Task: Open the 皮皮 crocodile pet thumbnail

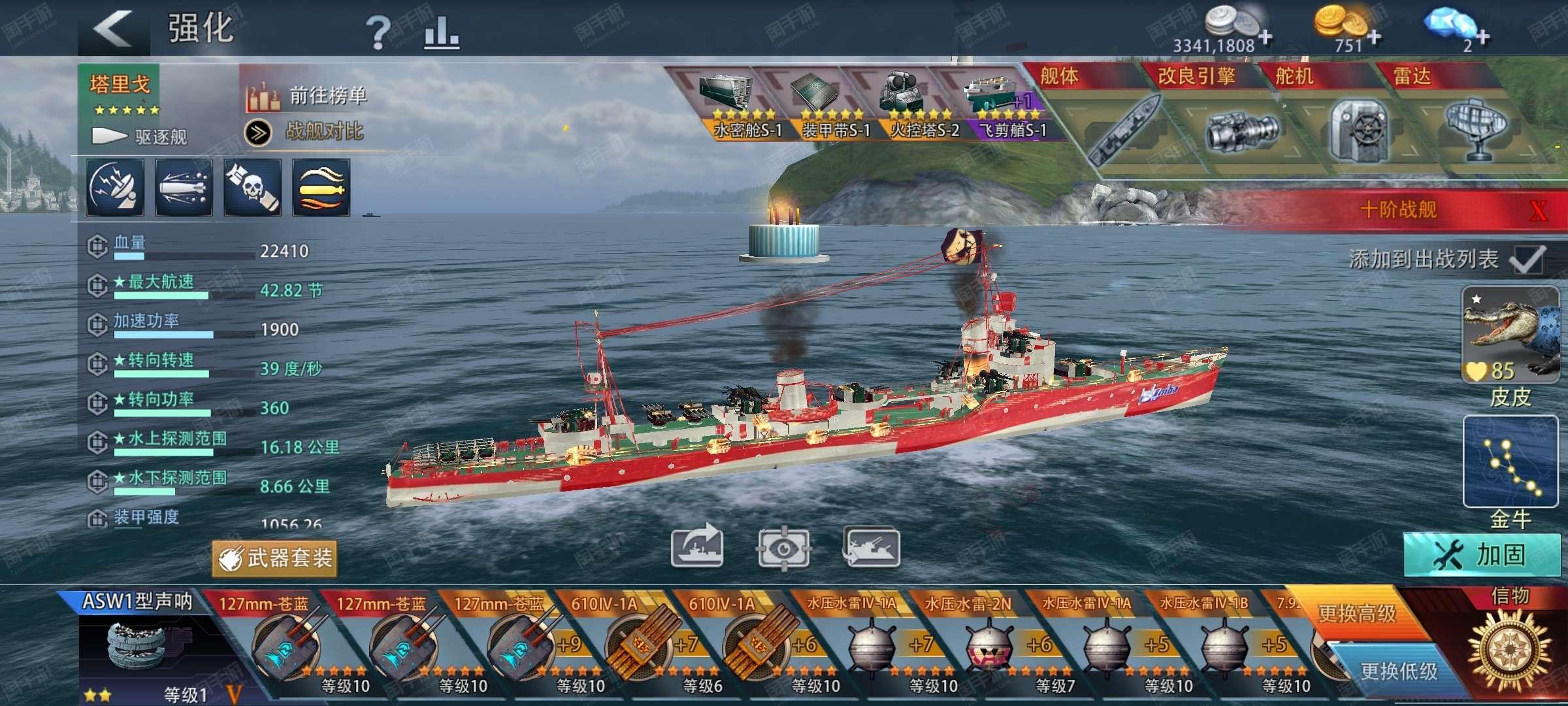Action: point(1509,335)
